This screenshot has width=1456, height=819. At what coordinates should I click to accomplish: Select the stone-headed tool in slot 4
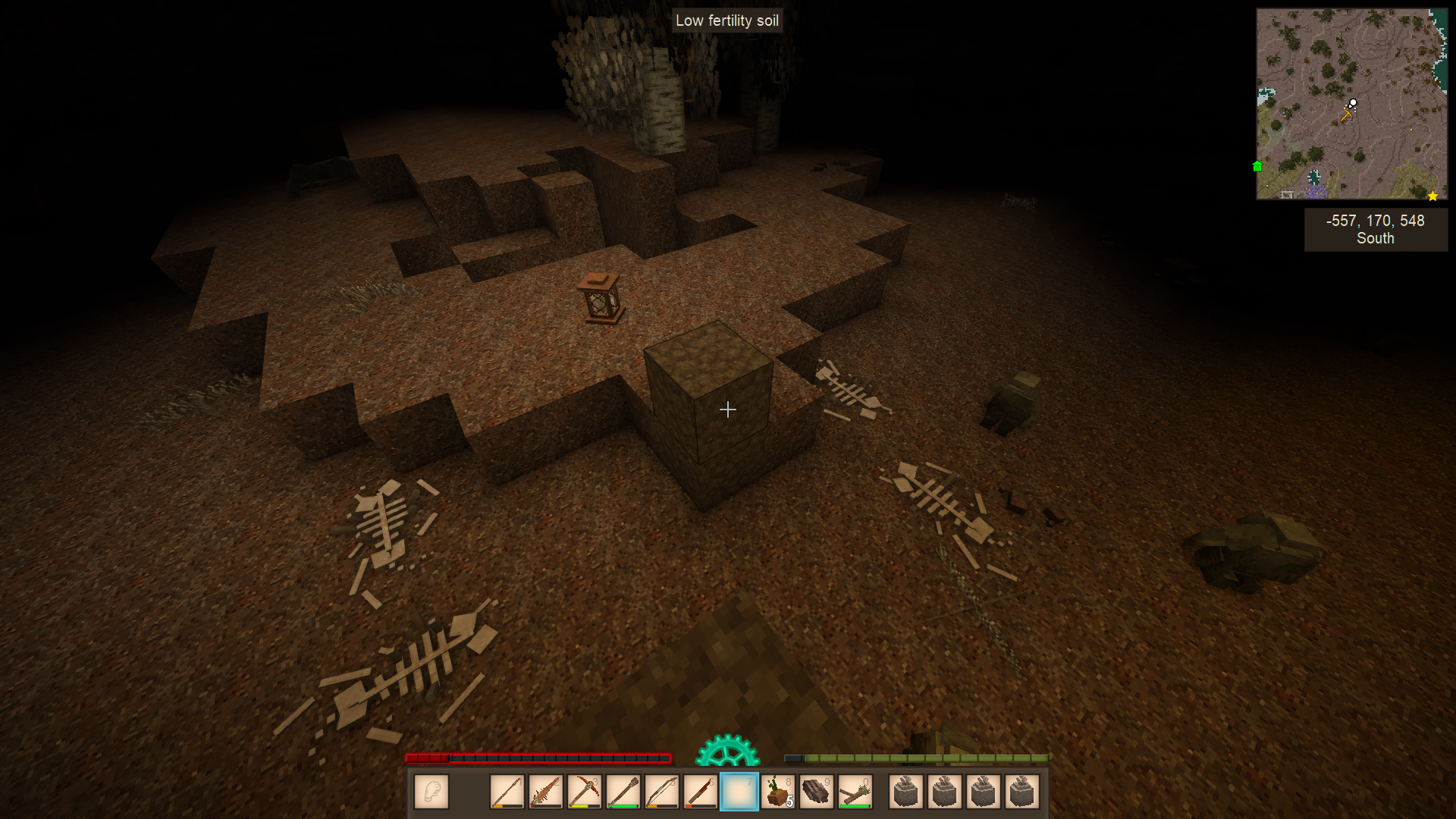point(623,792)
